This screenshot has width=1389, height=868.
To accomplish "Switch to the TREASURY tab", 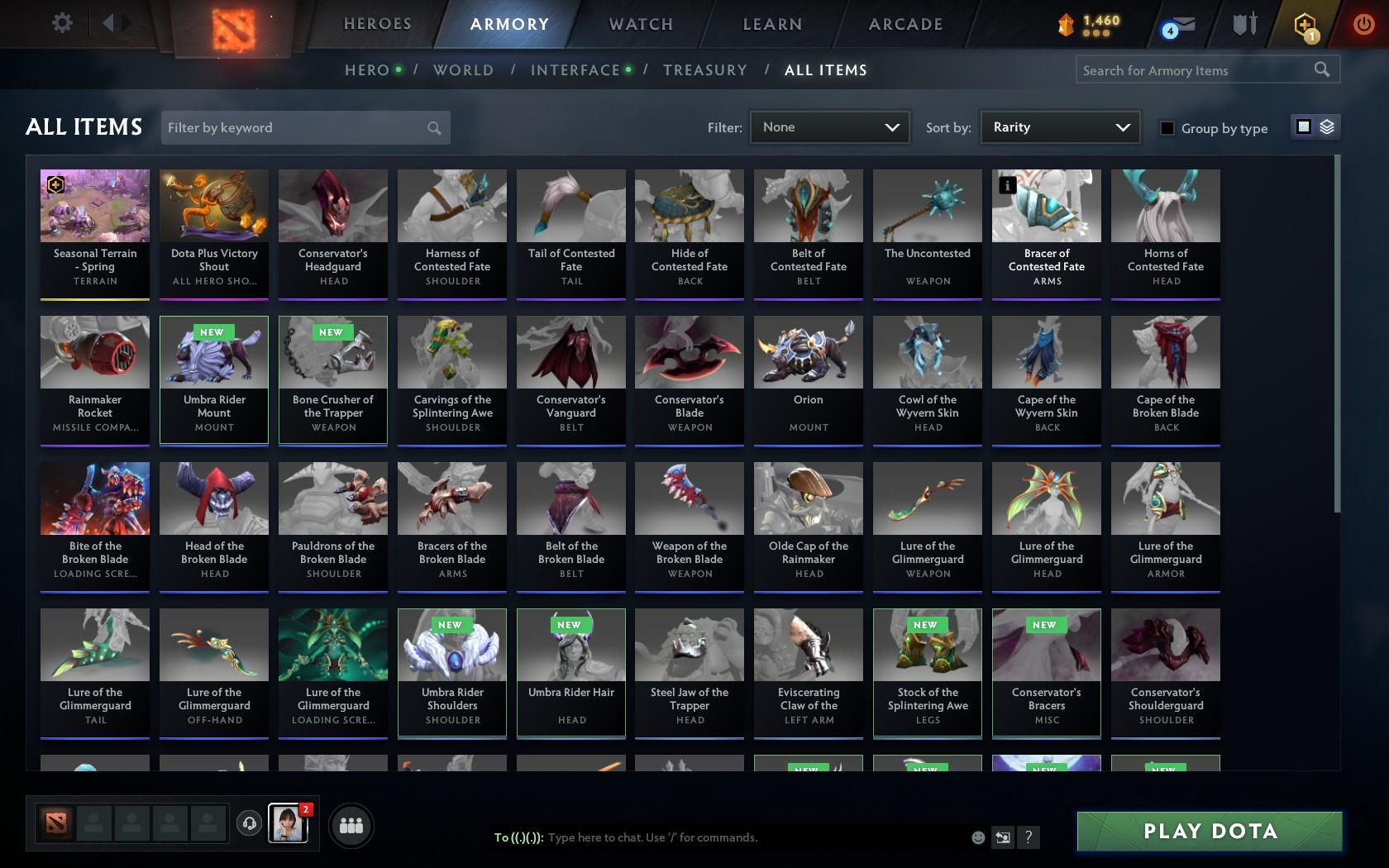I will coord(705,70).
